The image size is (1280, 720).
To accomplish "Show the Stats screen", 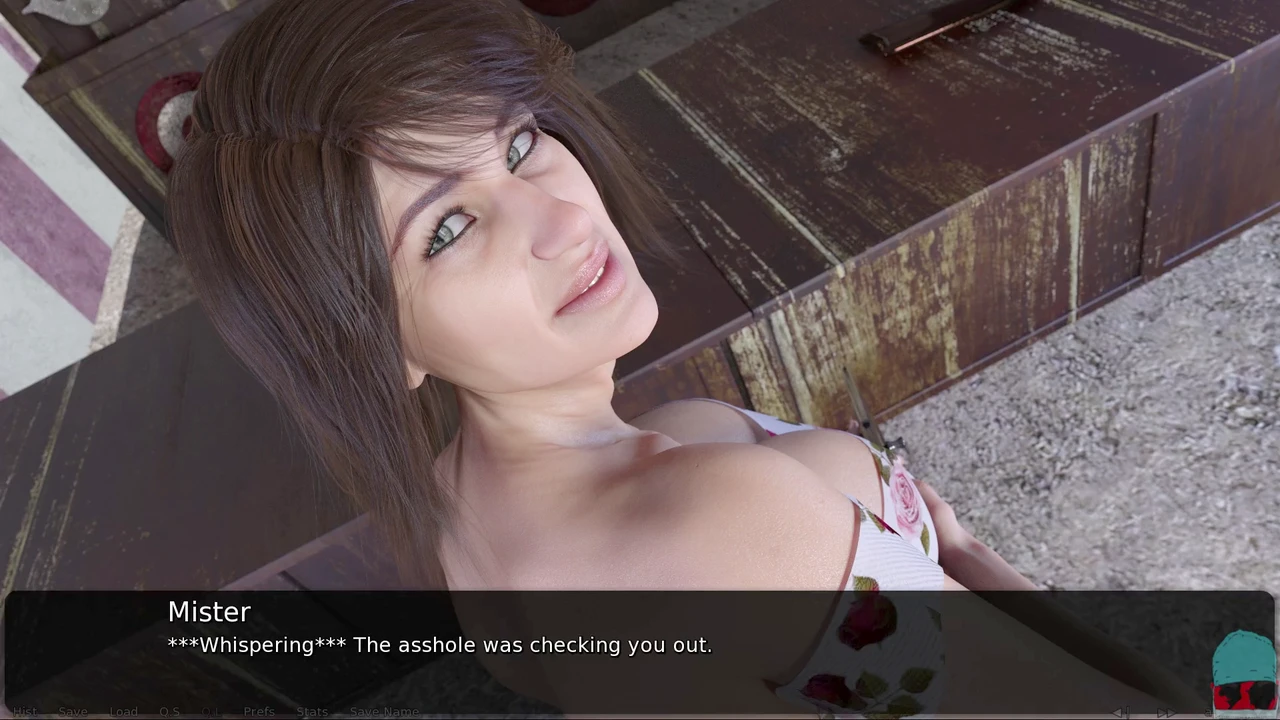I will pyautogui.click(x=312, y=712).
